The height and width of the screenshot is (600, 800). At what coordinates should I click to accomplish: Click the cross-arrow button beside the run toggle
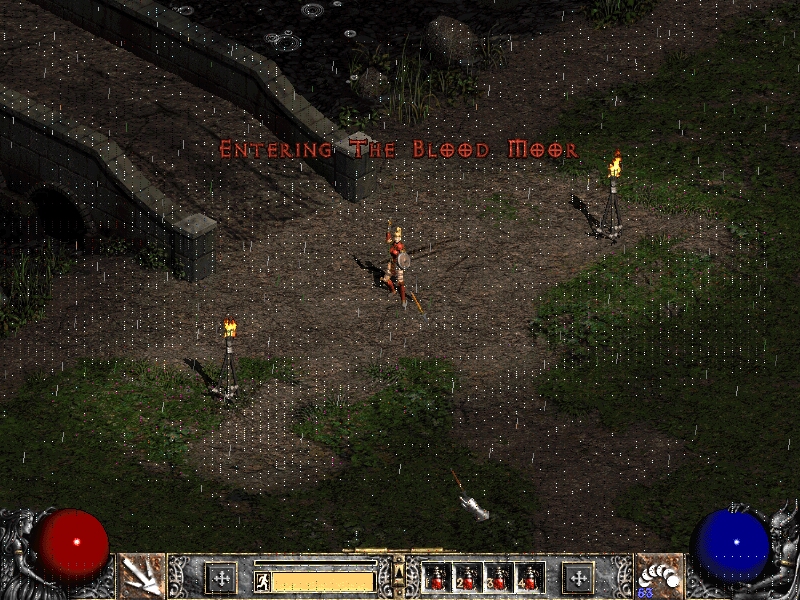pos(220,578)
